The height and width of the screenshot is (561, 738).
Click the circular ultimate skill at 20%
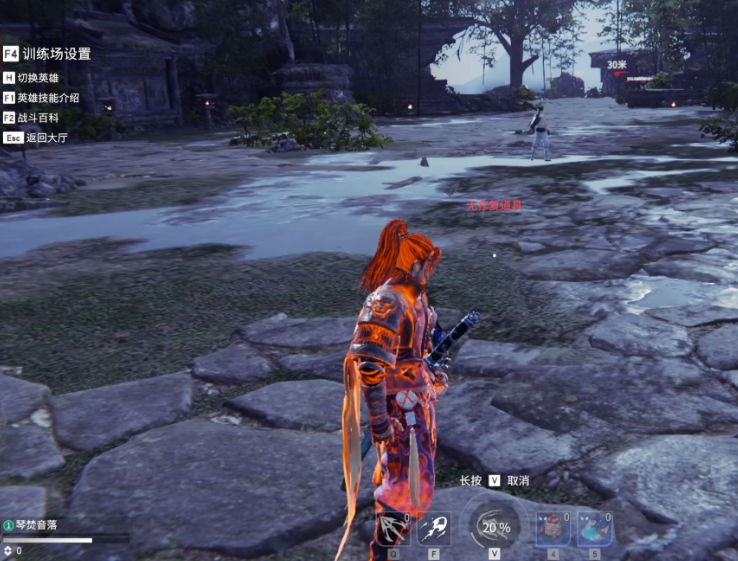(x=495, y=527)
